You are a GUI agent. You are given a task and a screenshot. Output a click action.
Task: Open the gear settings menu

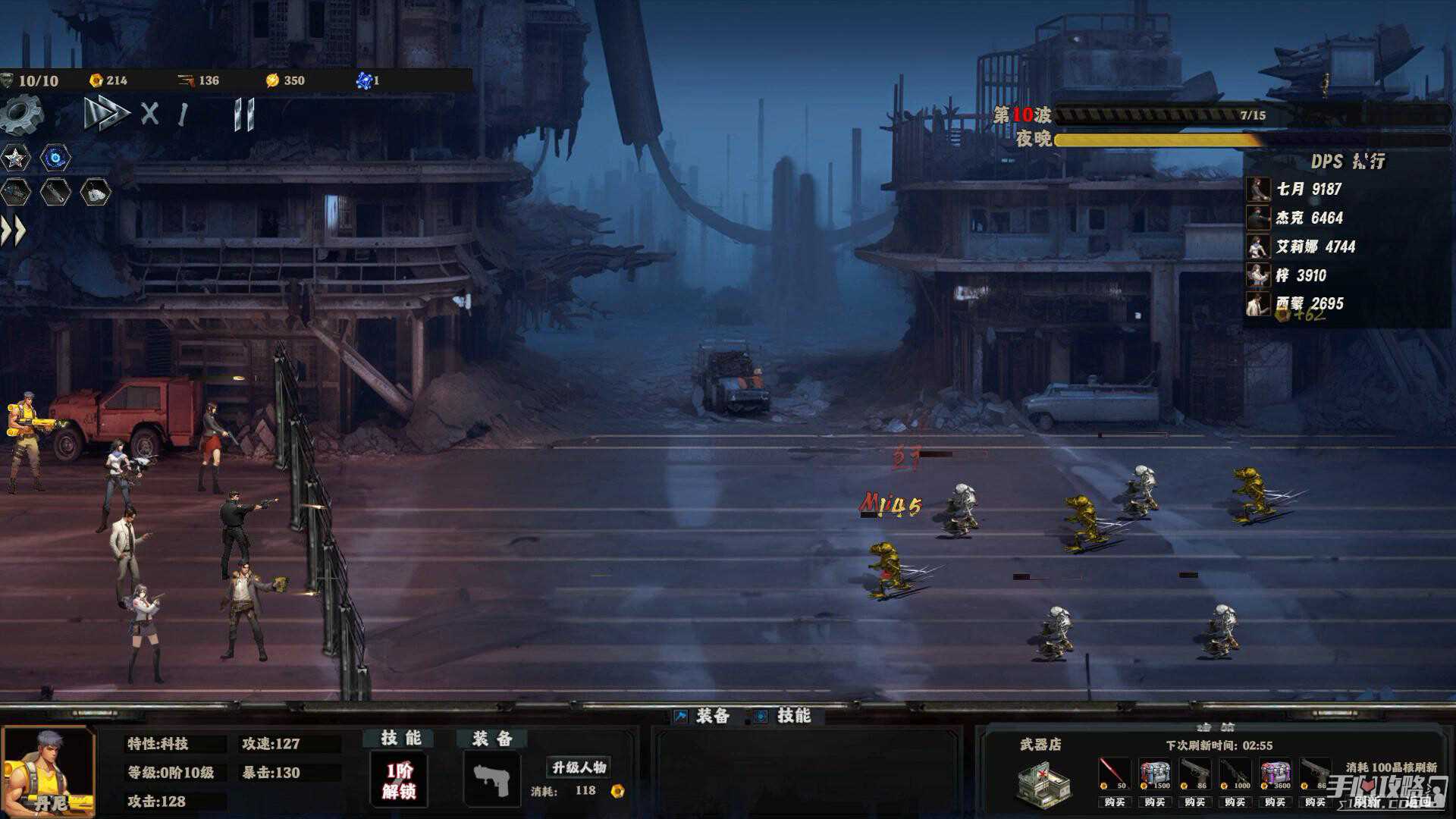[23, 115]
